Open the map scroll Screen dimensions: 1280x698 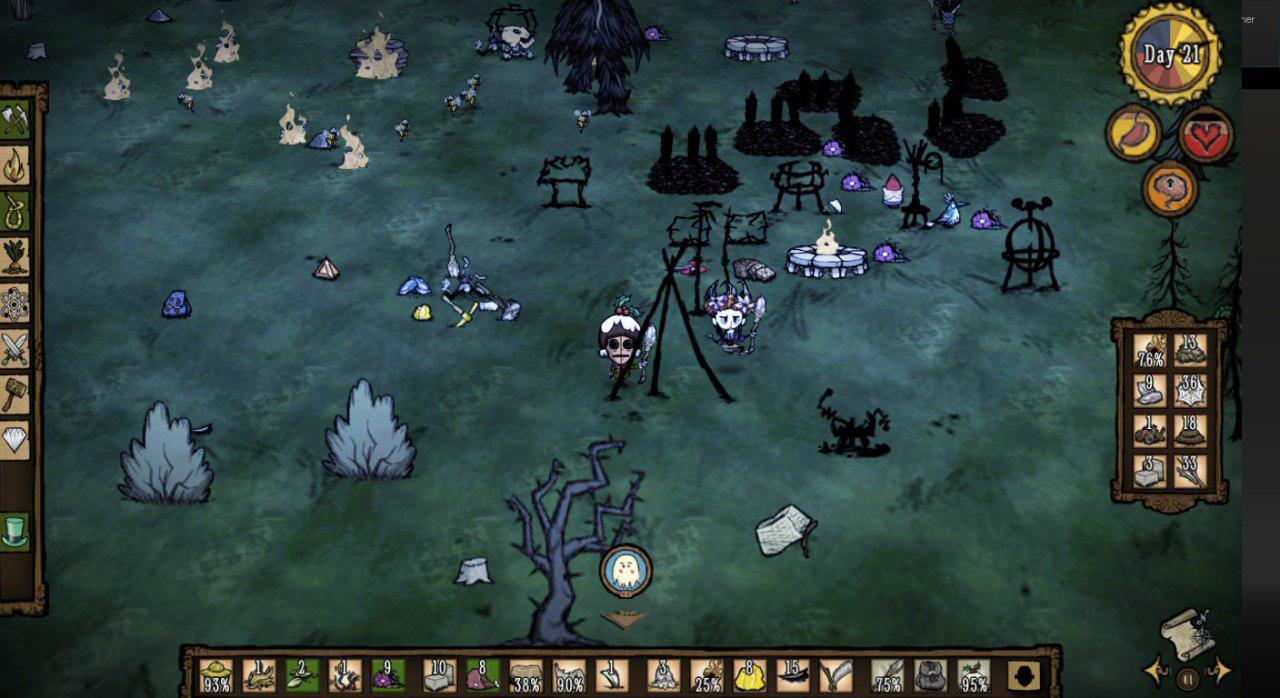(1187, 632)
